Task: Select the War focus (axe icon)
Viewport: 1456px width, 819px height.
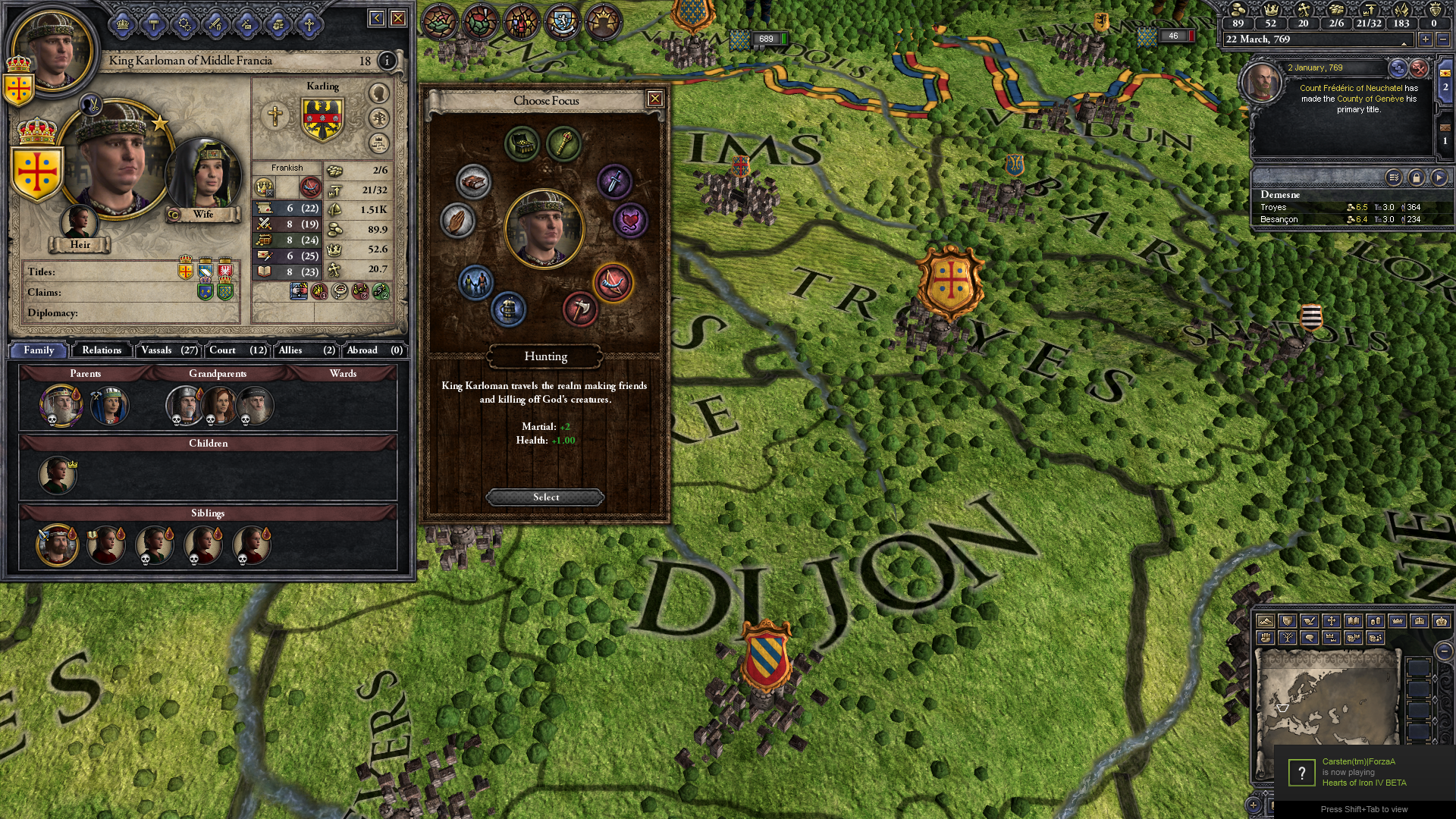Action: click(581, 309)
